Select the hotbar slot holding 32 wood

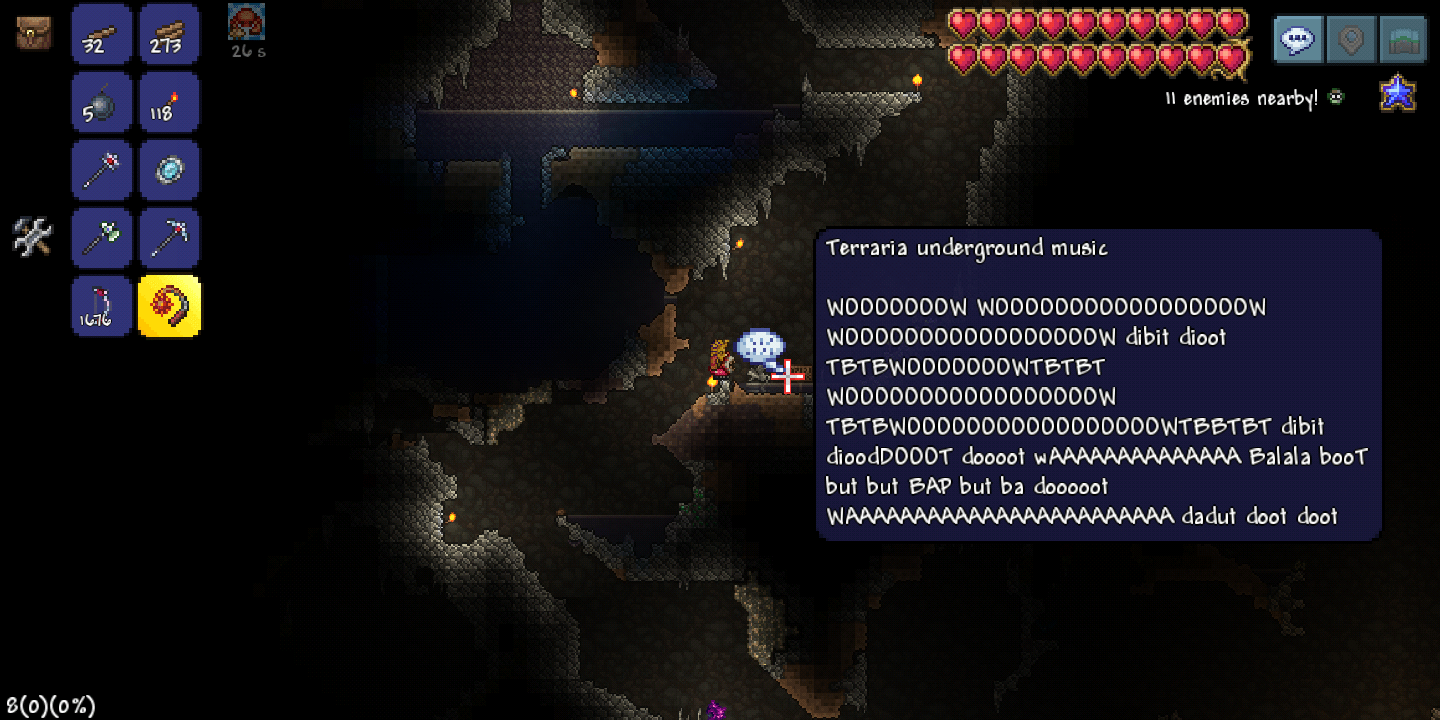[x=101, y=34]
